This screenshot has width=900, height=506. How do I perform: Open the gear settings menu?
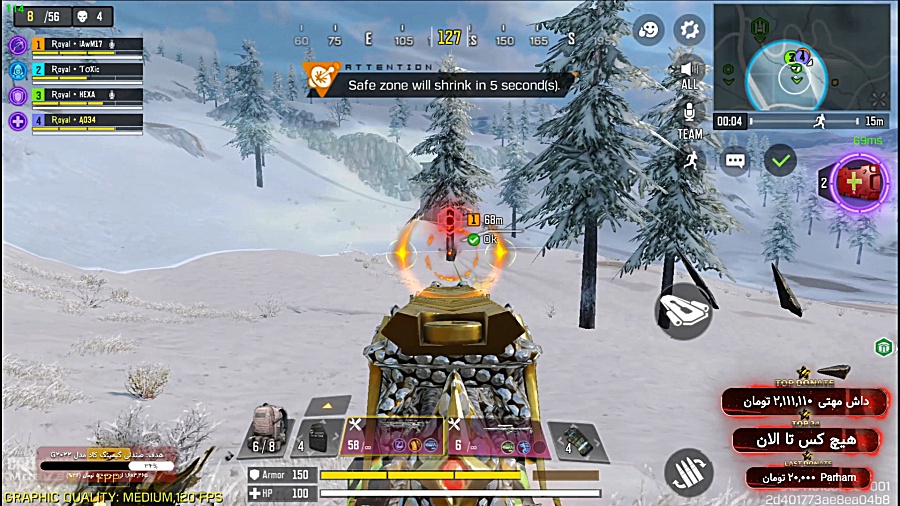coord(688,30)
